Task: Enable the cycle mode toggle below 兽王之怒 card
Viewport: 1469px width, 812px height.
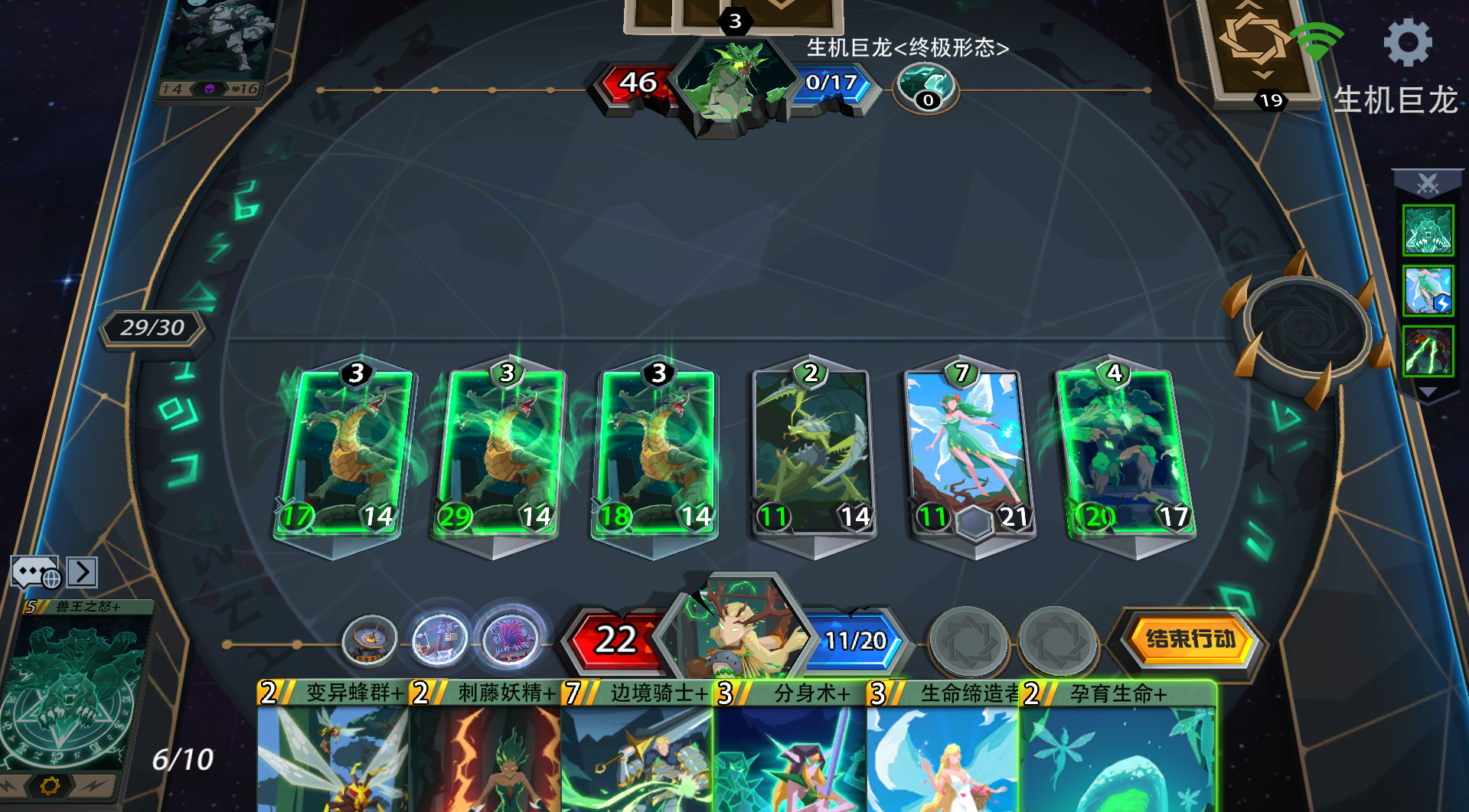Action: coord(50,786)
